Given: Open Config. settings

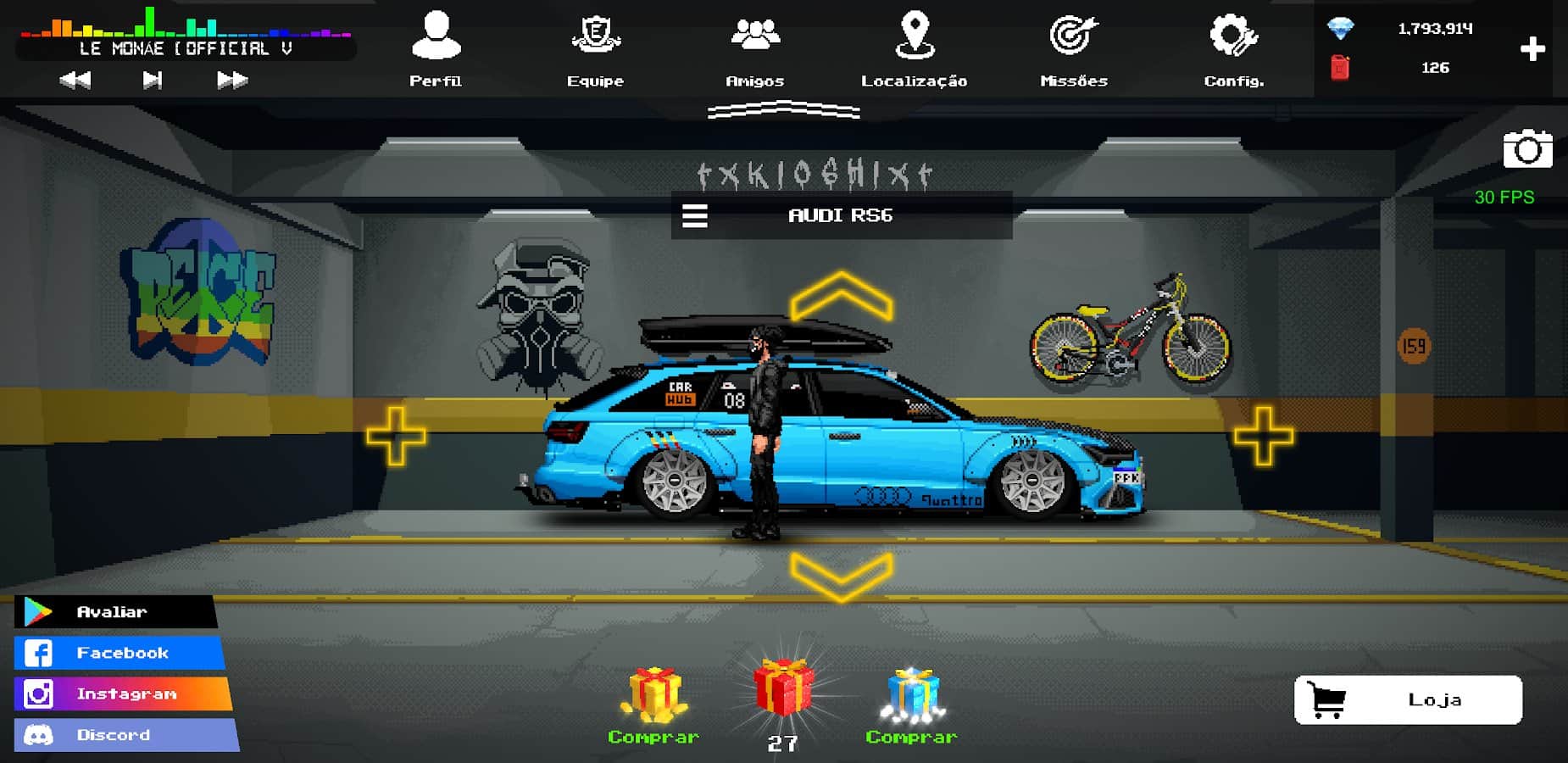Looking at the screenshot, I should (1233, 47).
